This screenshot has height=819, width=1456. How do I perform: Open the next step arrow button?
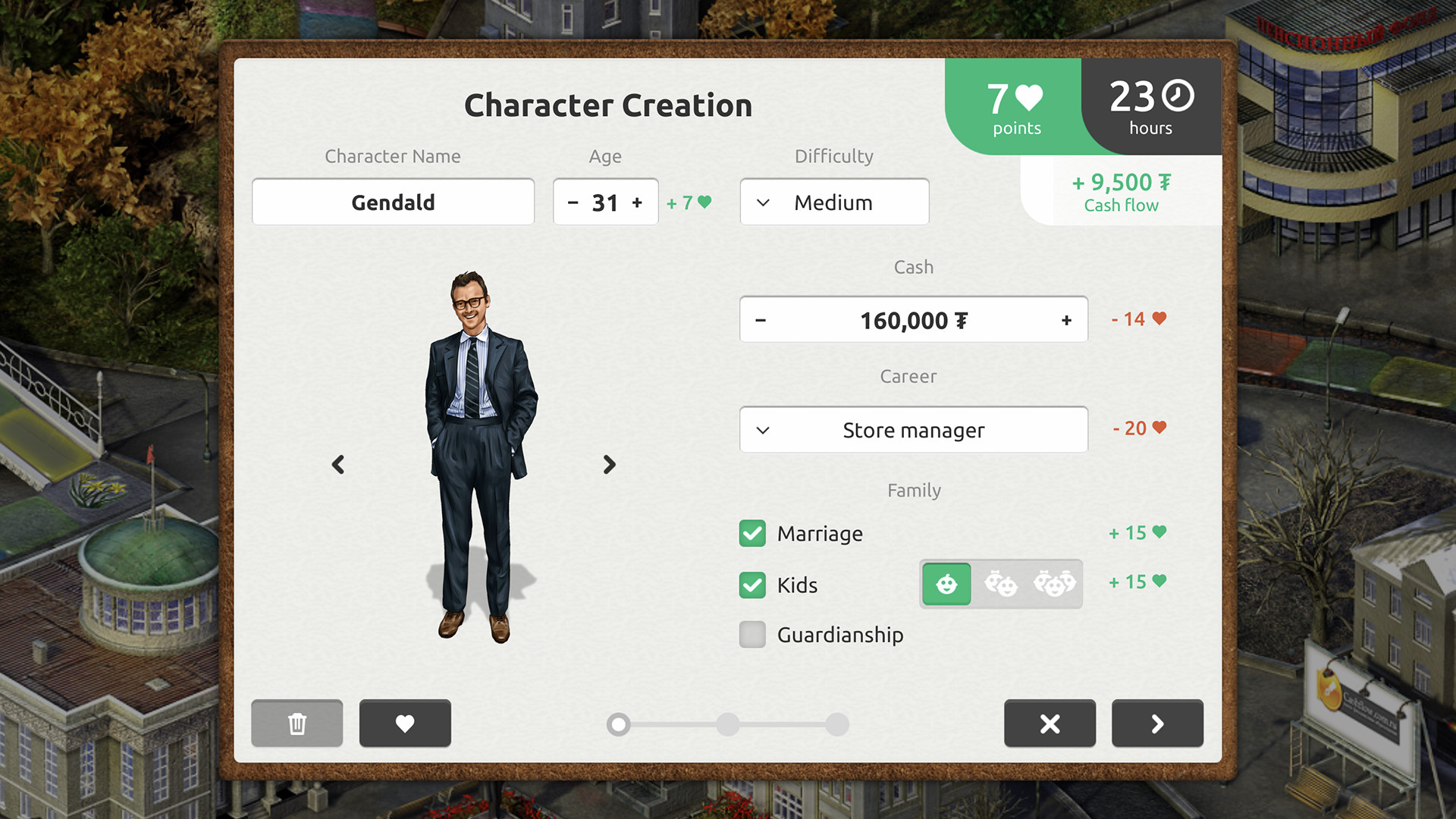tap(1156, 723)
